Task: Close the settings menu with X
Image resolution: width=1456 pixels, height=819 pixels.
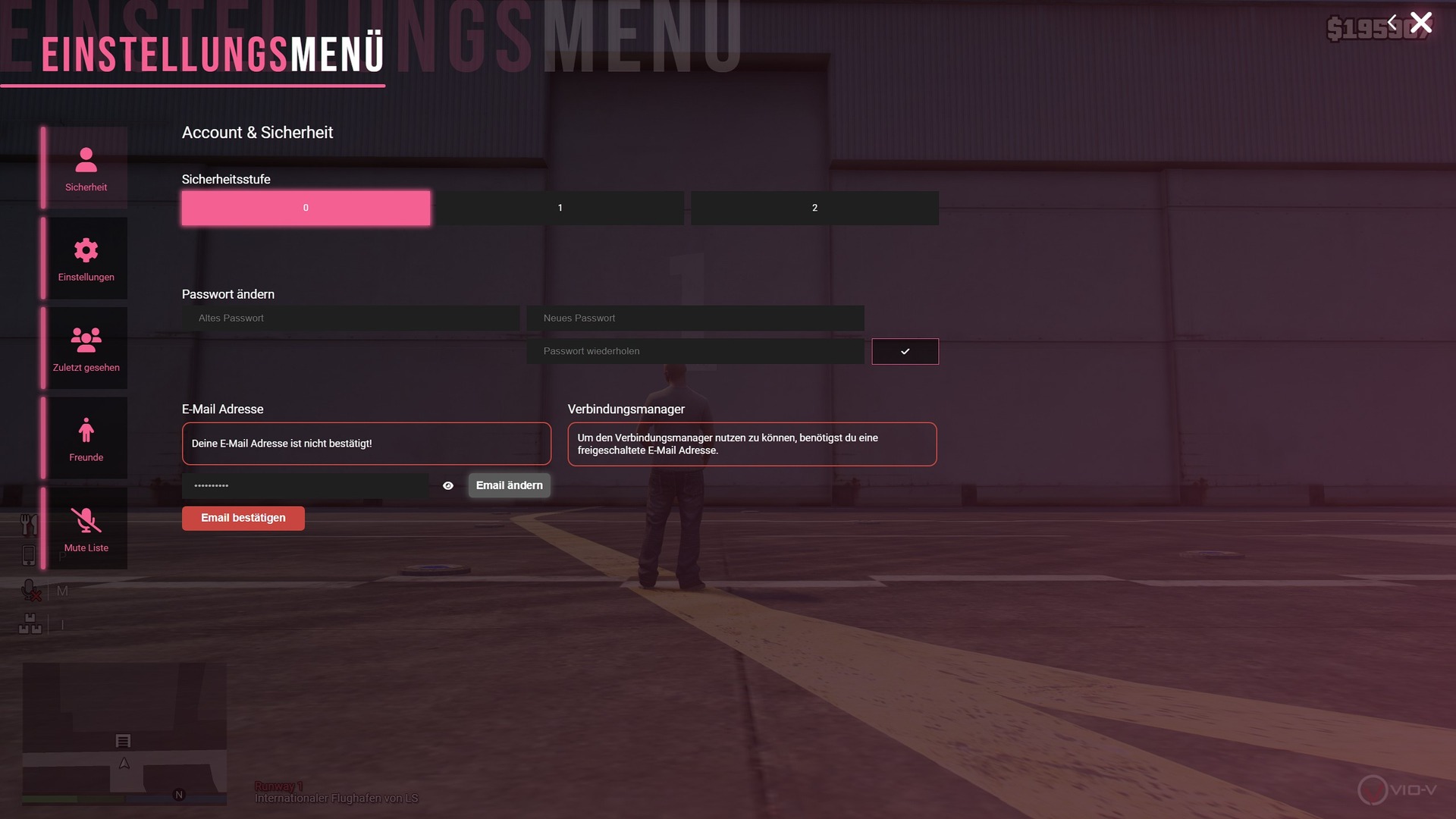Action: [x=1421, y=23]
